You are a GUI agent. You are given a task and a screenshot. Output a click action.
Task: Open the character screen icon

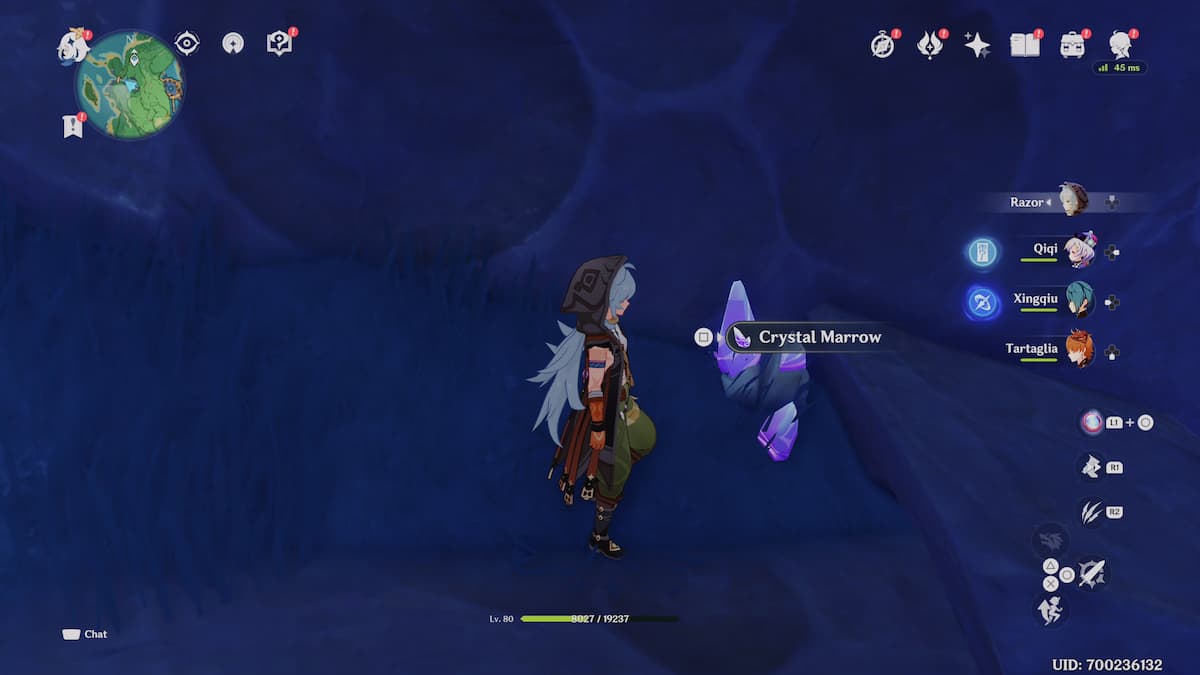[1120, 44]
